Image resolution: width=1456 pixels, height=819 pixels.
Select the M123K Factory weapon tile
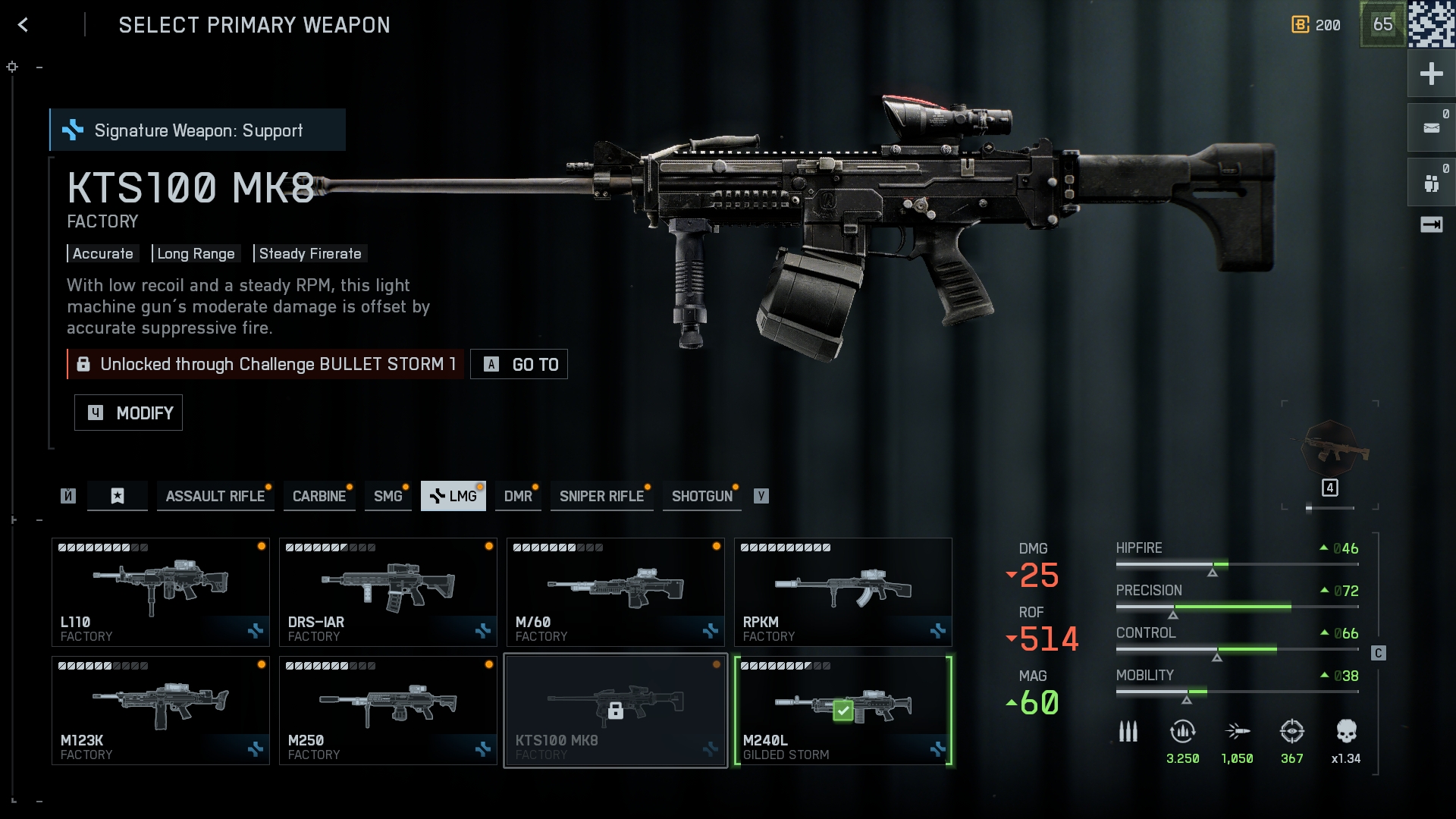tap(161, 711)
